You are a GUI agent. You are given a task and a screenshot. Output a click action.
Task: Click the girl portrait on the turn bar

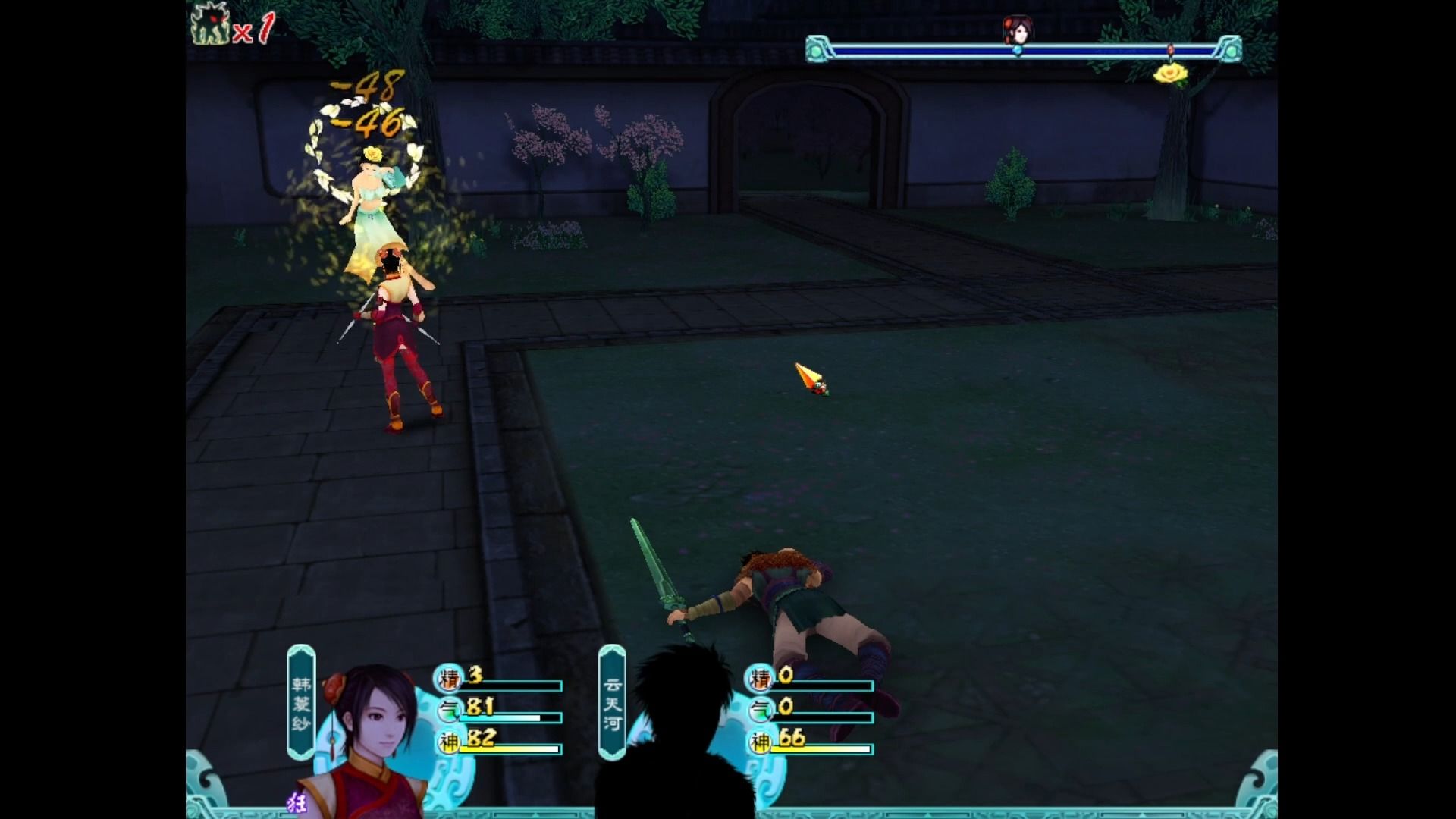point(1018,31)
